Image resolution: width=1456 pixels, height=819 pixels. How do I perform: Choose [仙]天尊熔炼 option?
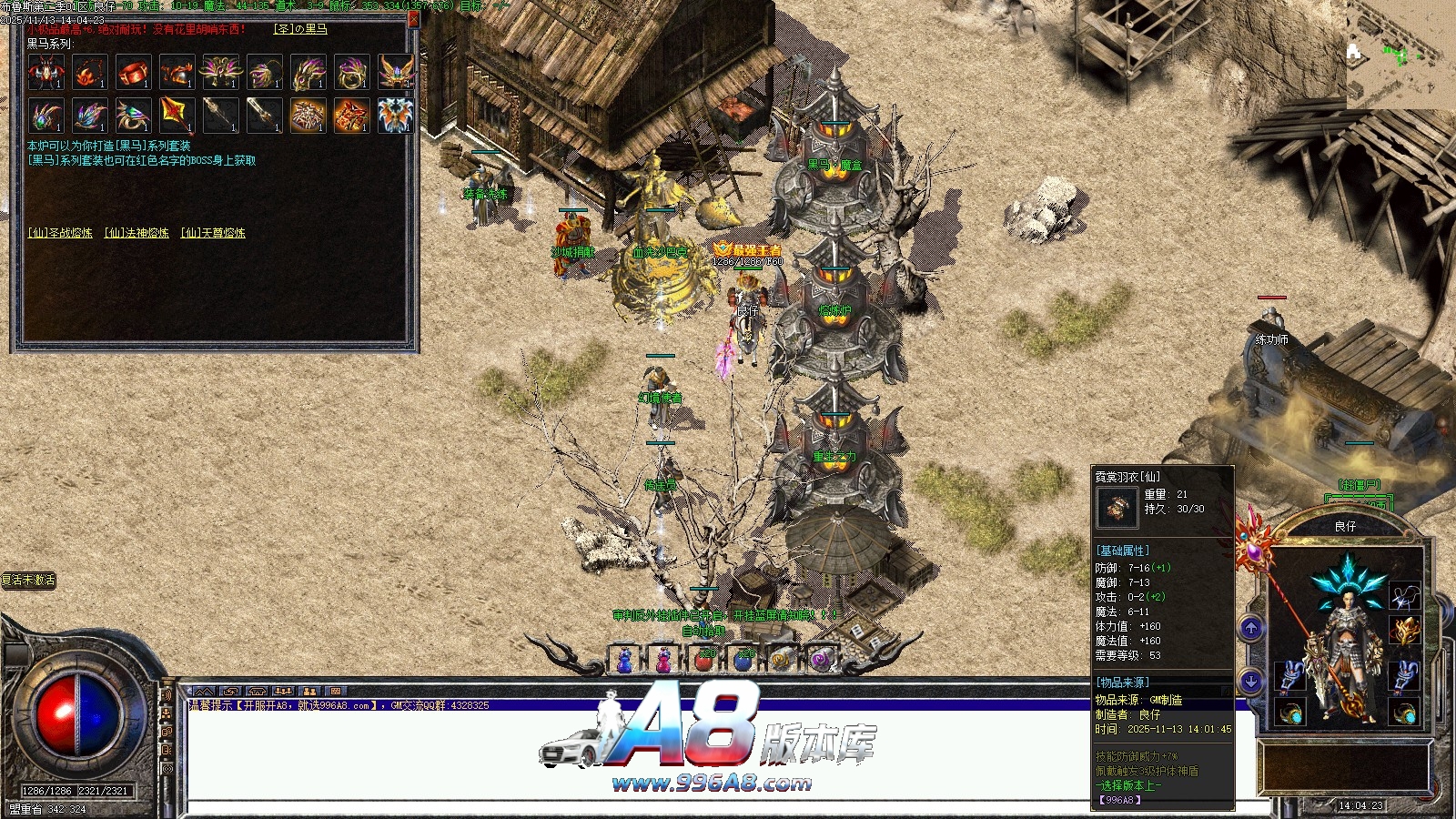click(x=213, y=233)
